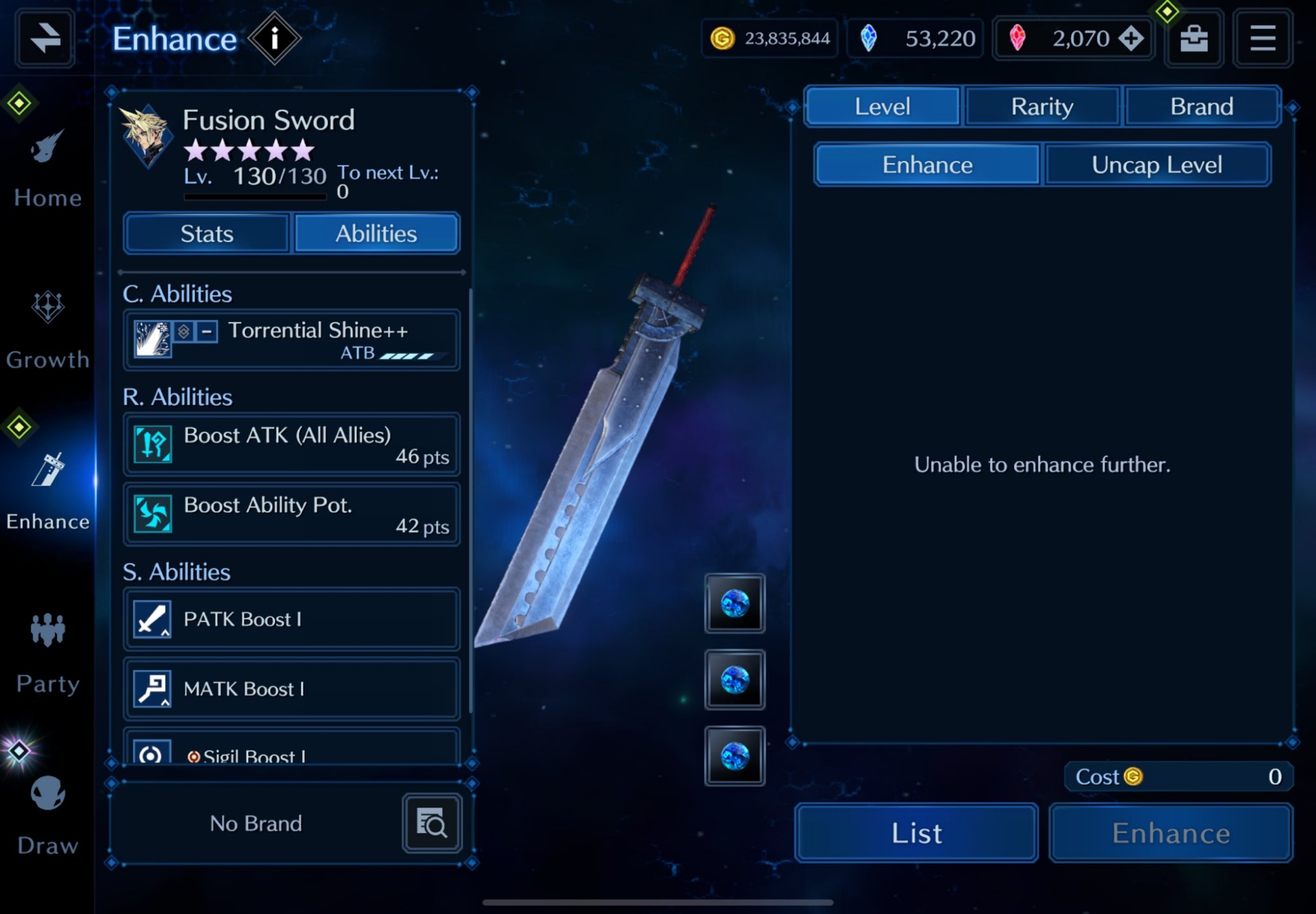This screenshot has height=914, width=1316.
Task: Open the hamburger main menu
Action: pos(1262,39)
